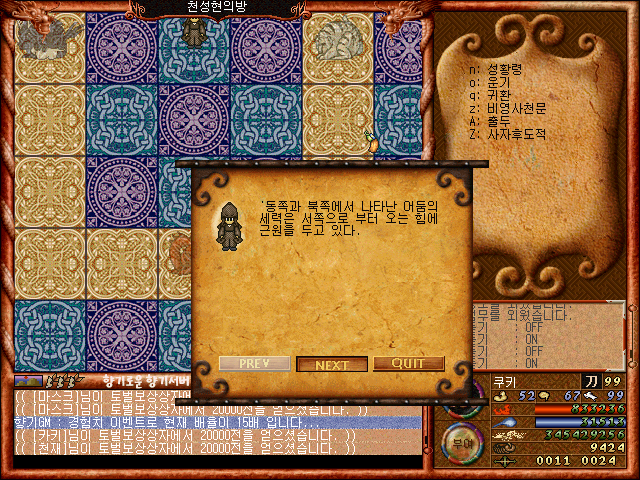Screen dimensions: 640x480
Task: Choose the 사자후도적 spell
Action: [514, 133]
